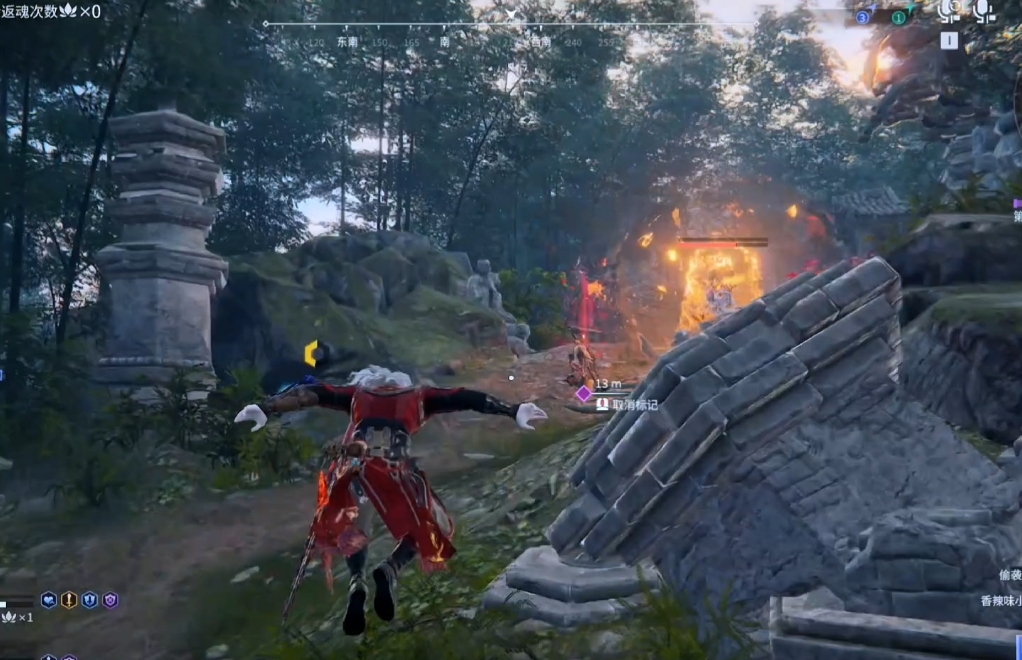
Task: Click the 南 heading on the compass bar
Action: (x=444, y=42)
